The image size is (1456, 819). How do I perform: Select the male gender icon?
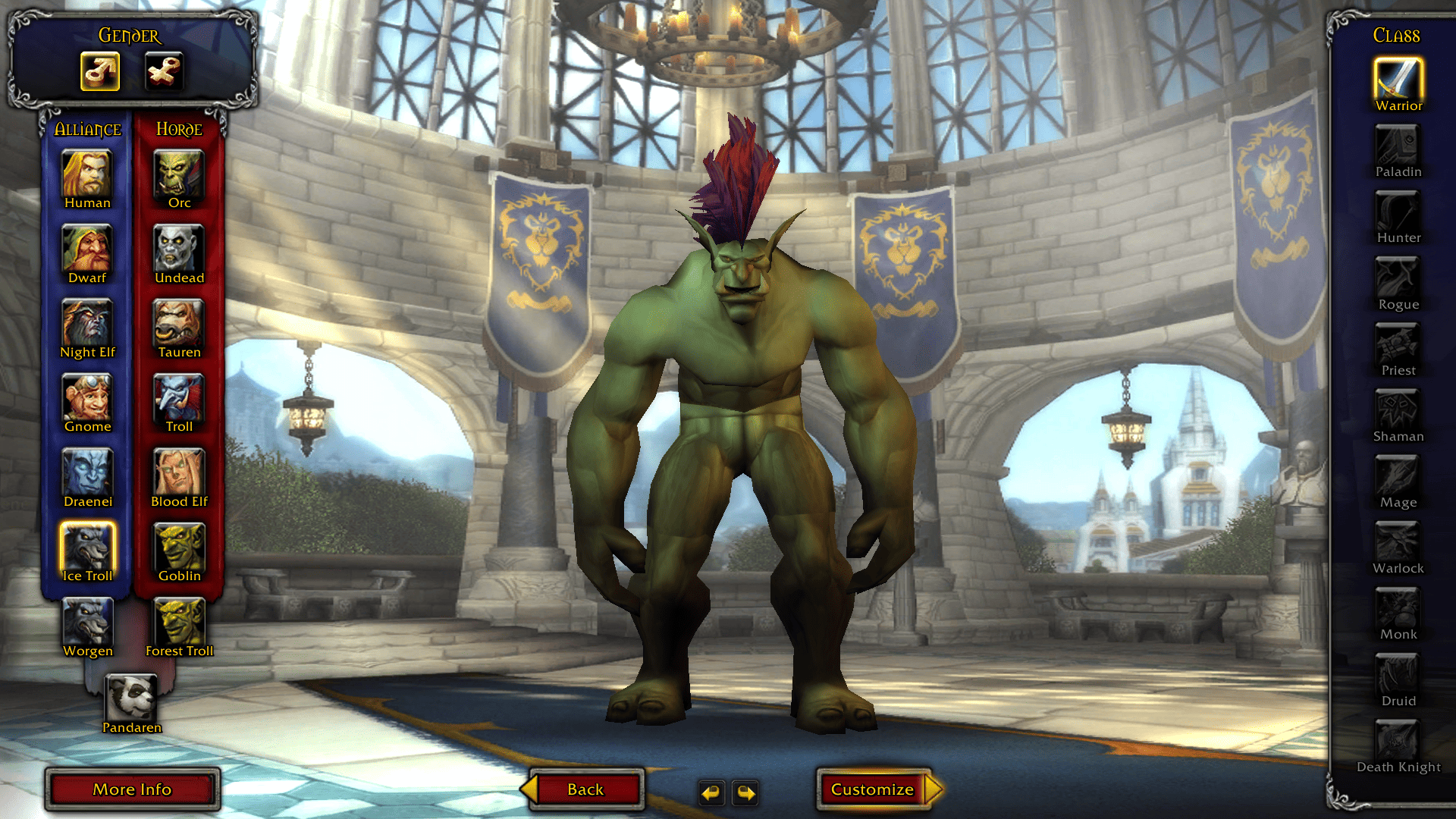tap(100, 72)
